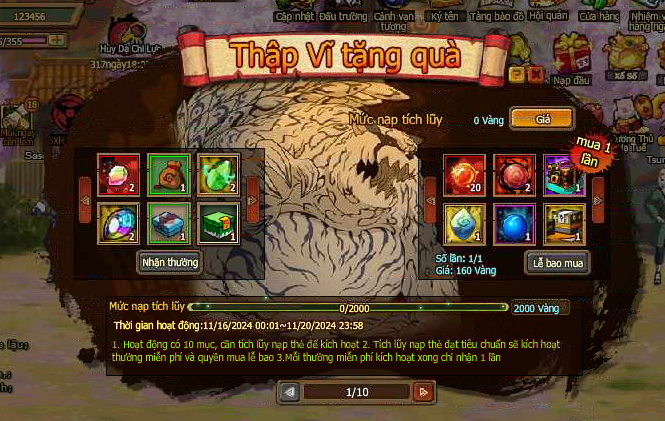
Task: Buy the gift pack via Lễ bao mua
Action: tap(556, 263)
